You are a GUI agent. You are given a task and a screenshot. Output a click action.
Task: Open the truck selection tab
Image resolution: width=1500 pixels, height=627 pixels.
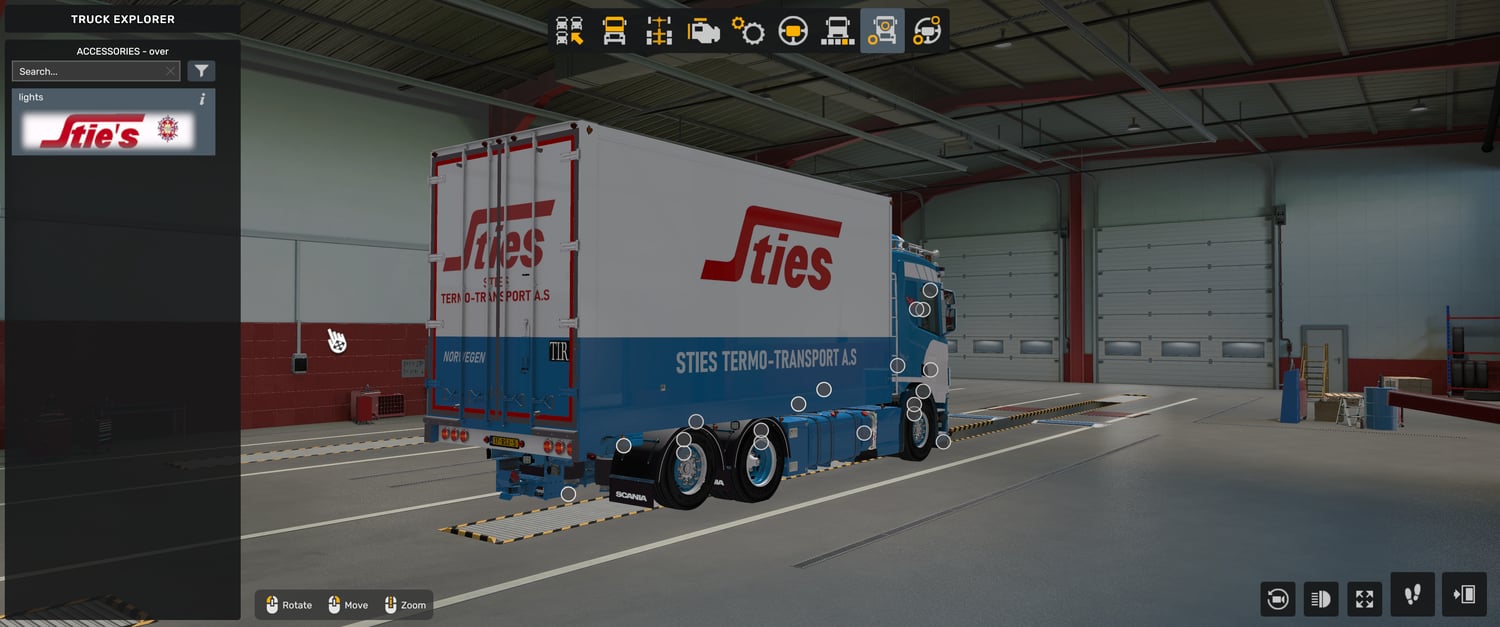(570, 31)
